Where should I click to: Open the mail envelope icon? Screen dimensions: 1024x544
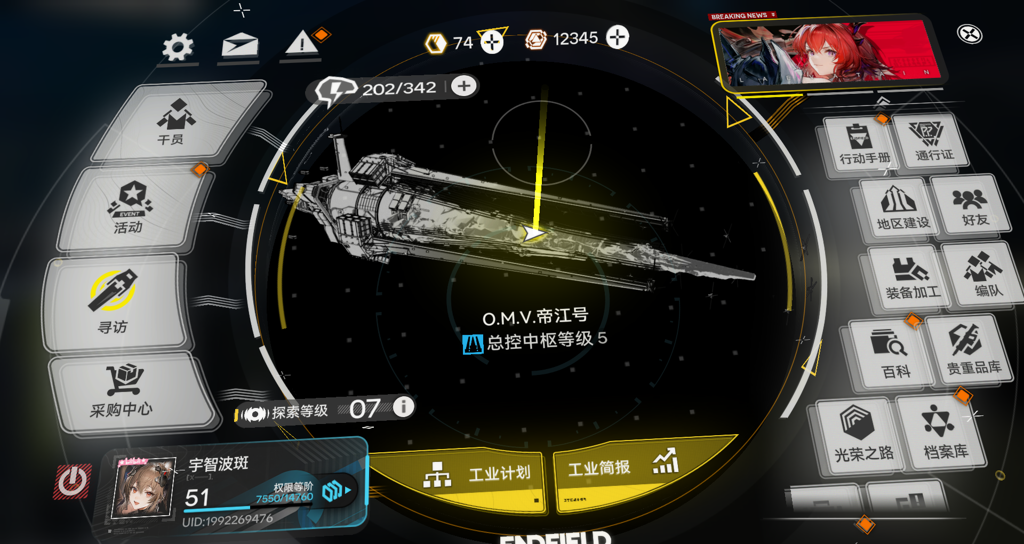(x=239, y=46)
